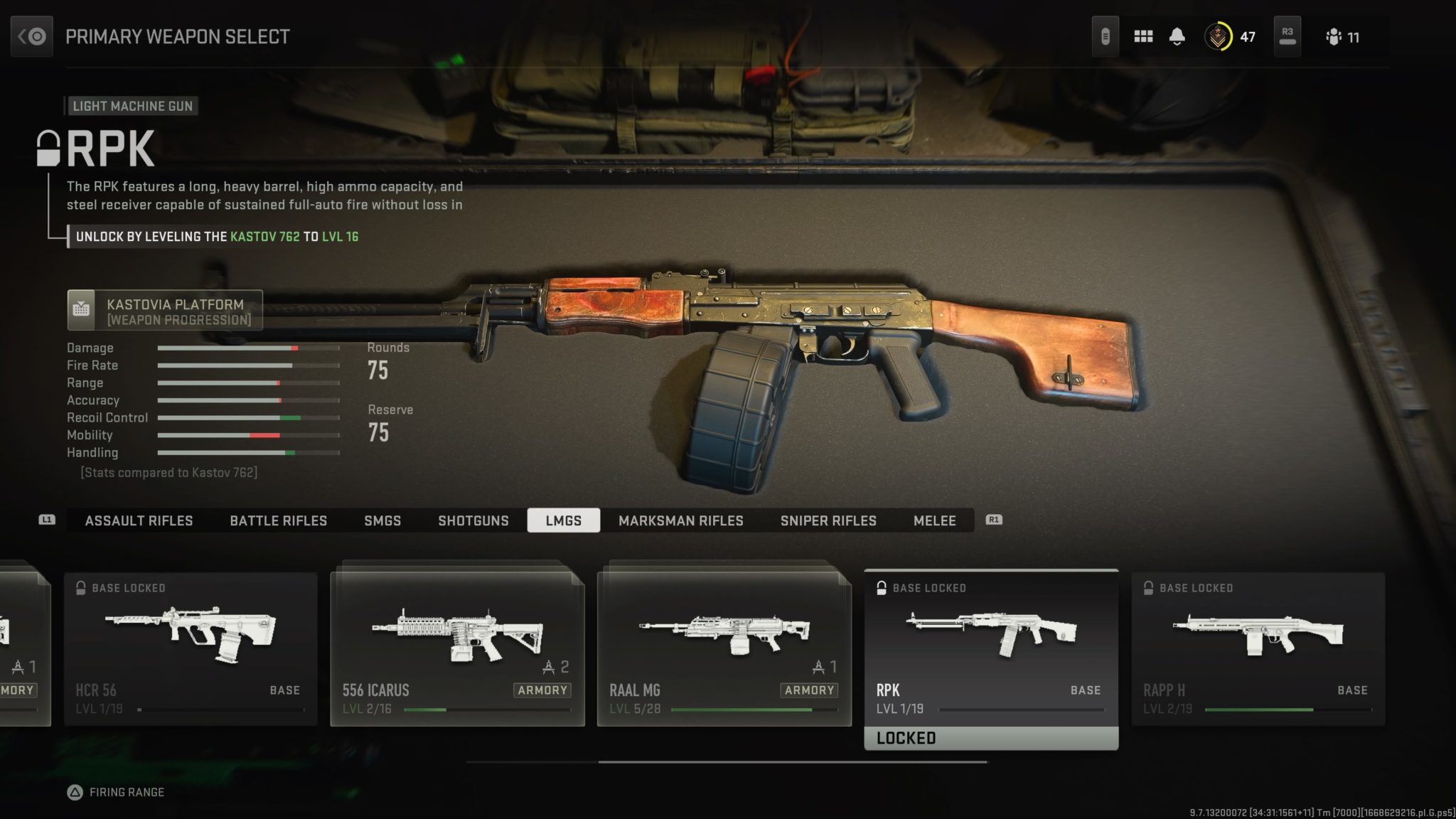Image resolution: width=1456 pixels, height=819 pixels.
Task: Open the notifications bell icon
Action: tap(1177, 36)
